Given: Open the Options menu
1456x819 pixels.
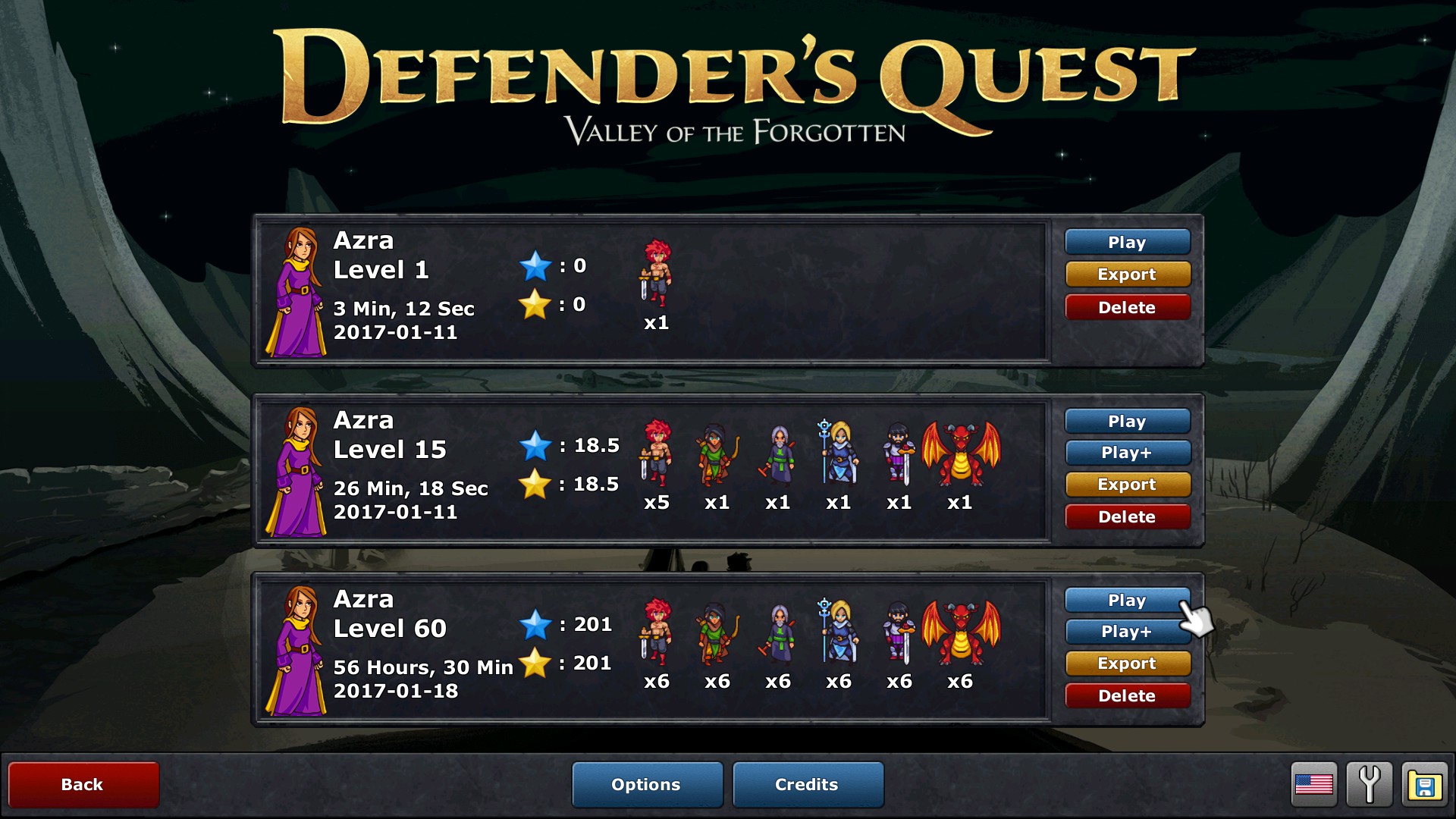Looking at the screenshot, I should pos(647,784).
